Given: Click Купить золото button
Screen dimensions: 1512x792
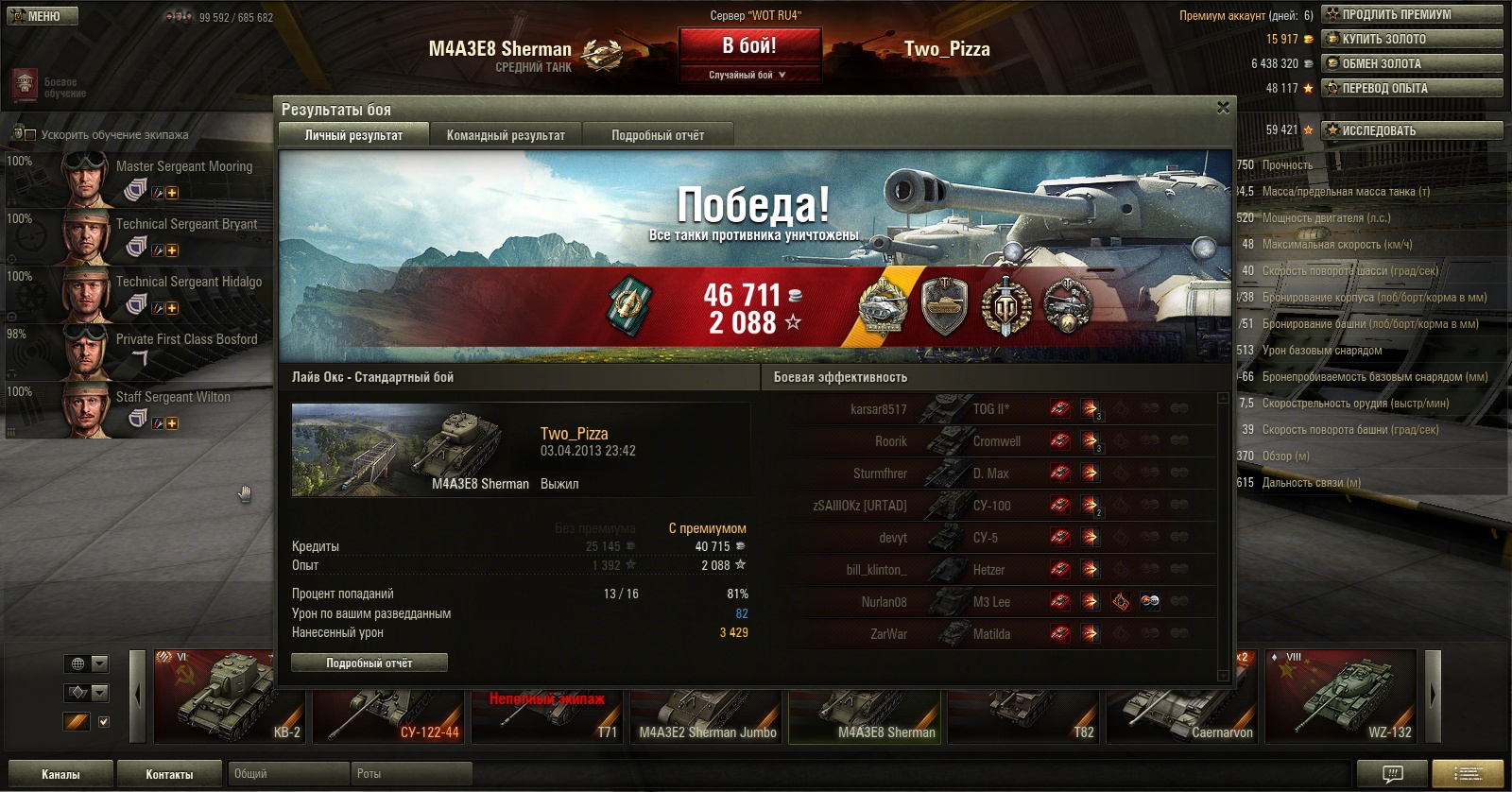Looking at the screenshot, I should pyautogui.click(x=1412, y=39).
